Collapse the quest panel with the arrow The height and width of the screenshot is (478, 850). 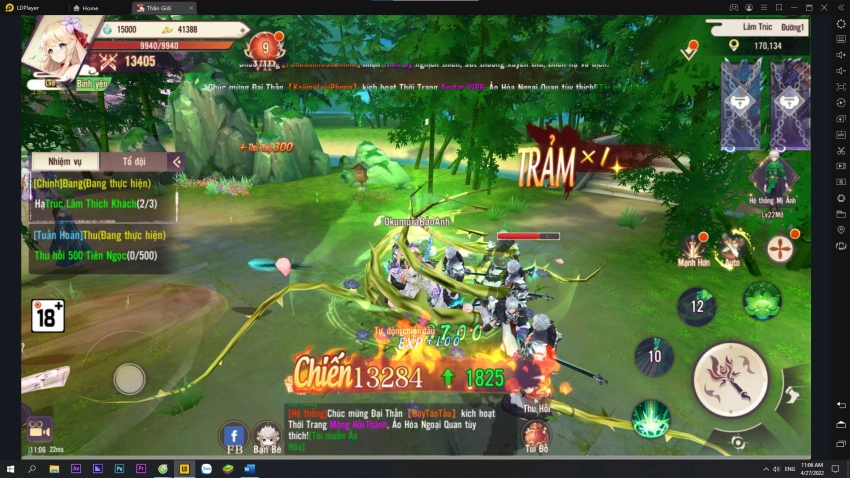coord(176,162)
